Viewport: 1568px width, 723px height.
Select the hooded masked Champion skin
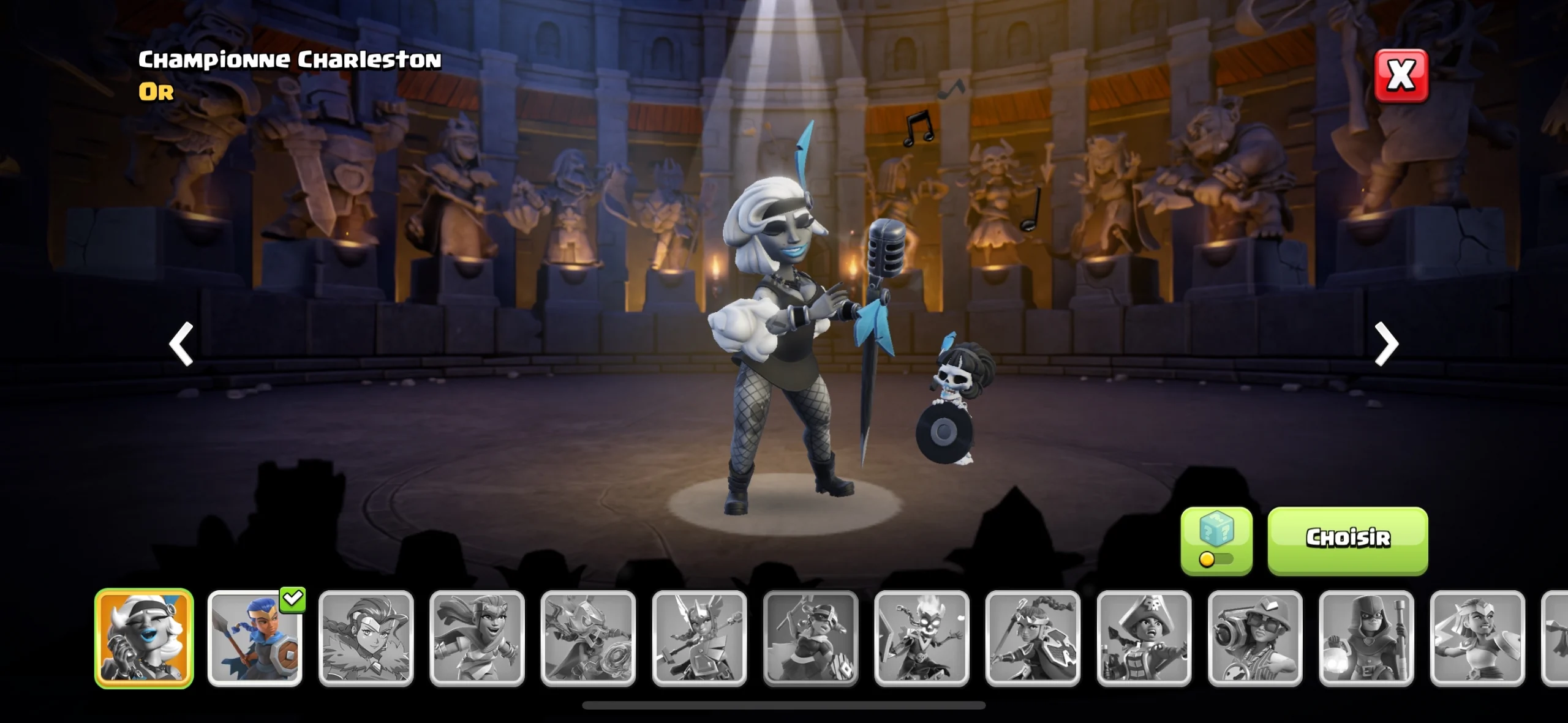(1366, 638)
